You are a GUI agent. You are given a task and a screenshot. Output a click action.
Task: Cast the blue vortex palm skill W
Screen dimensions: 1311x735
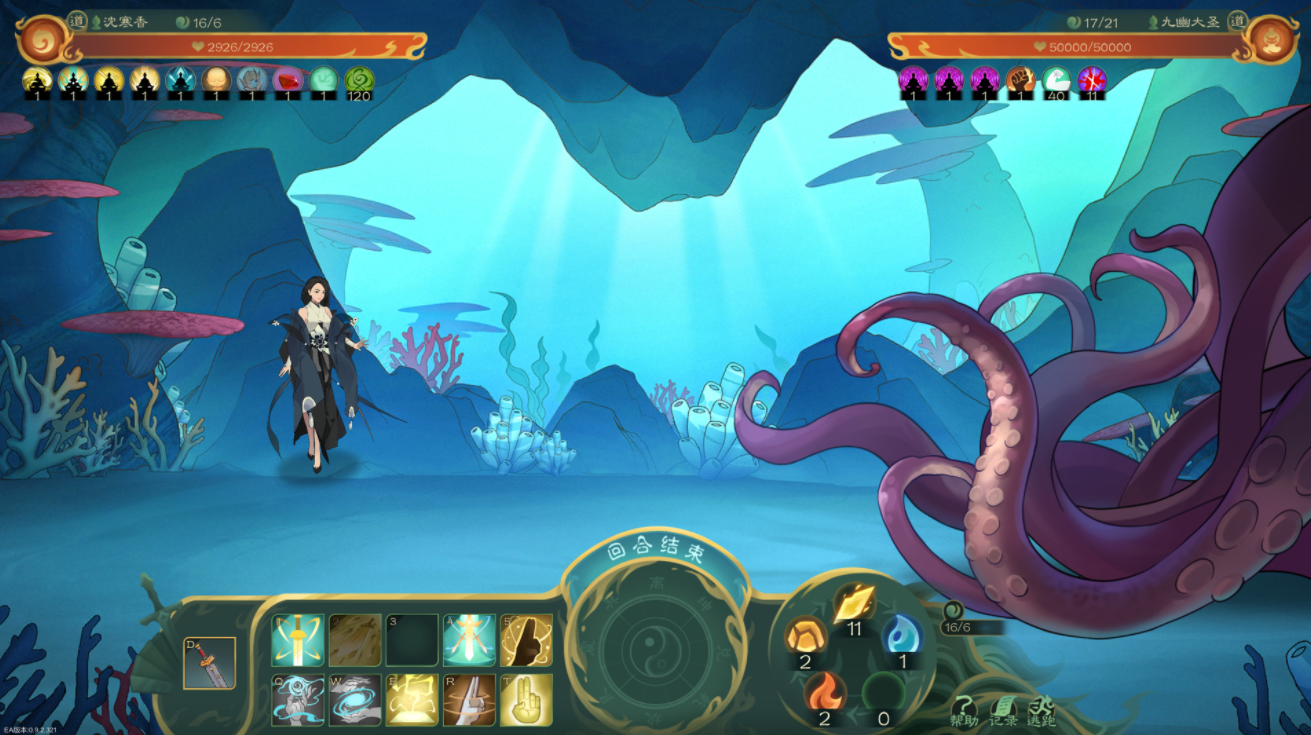click(355, 700)
